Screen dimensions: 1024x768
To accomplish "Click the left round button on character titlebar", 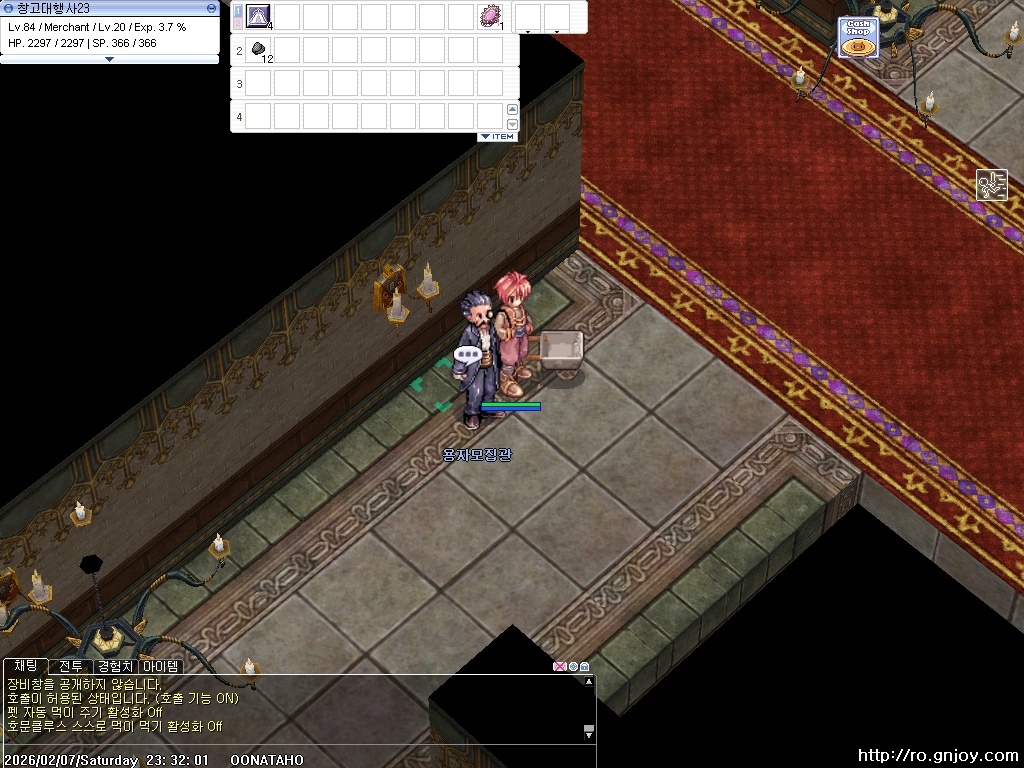I will (9, 8).
